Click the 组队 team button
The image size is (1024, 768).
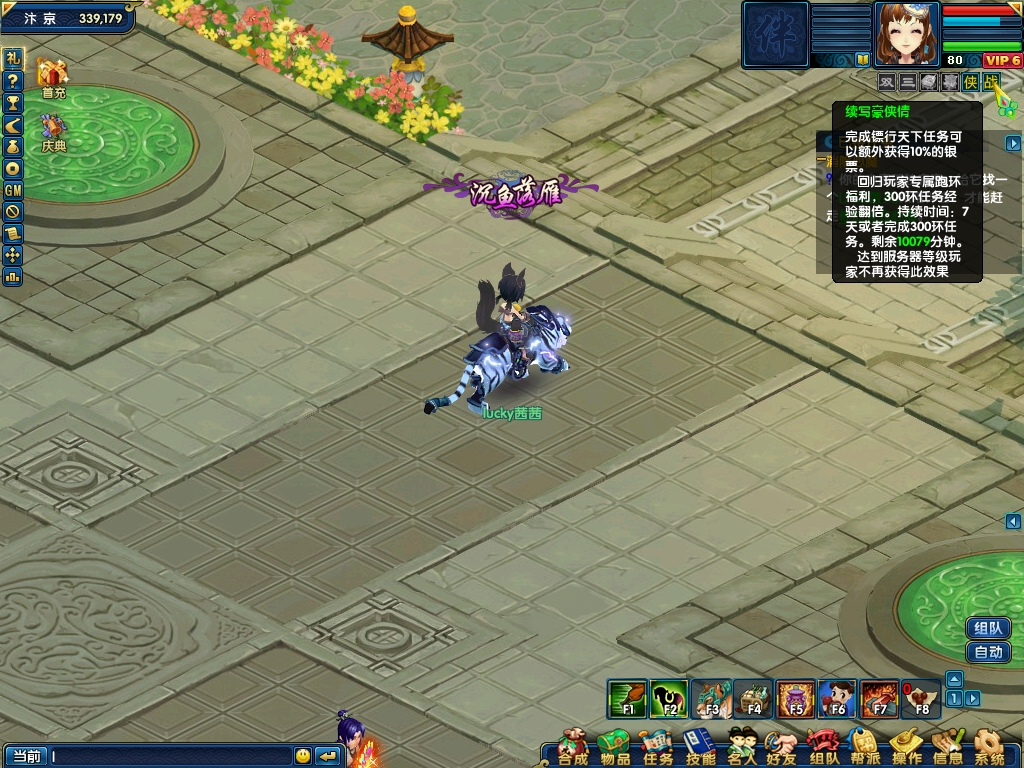(x=988, y=628)
